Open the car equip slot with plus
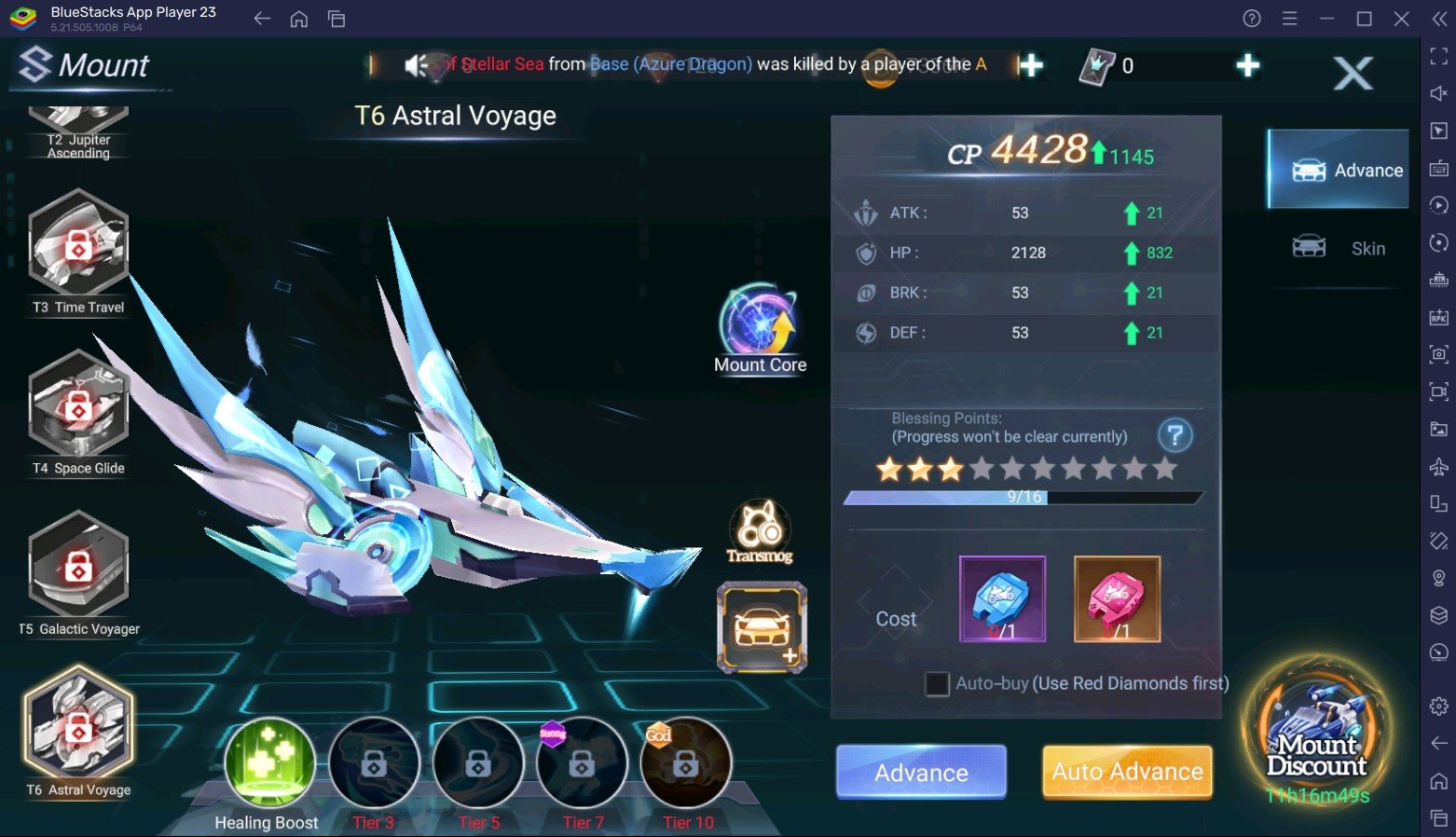 (762, 627)
